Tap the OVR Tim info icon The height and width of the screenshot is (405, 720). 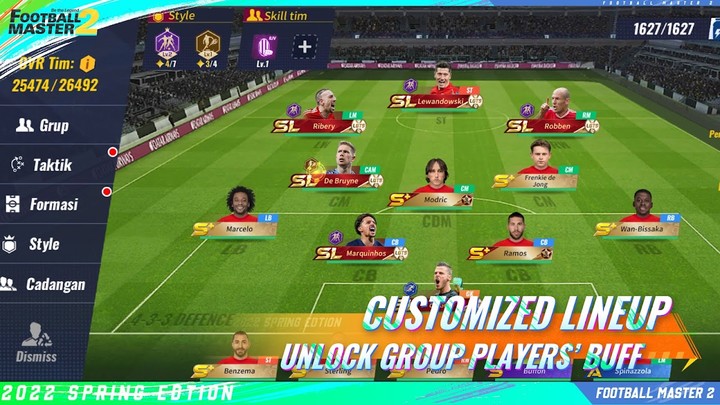click(x=87, y=64)
